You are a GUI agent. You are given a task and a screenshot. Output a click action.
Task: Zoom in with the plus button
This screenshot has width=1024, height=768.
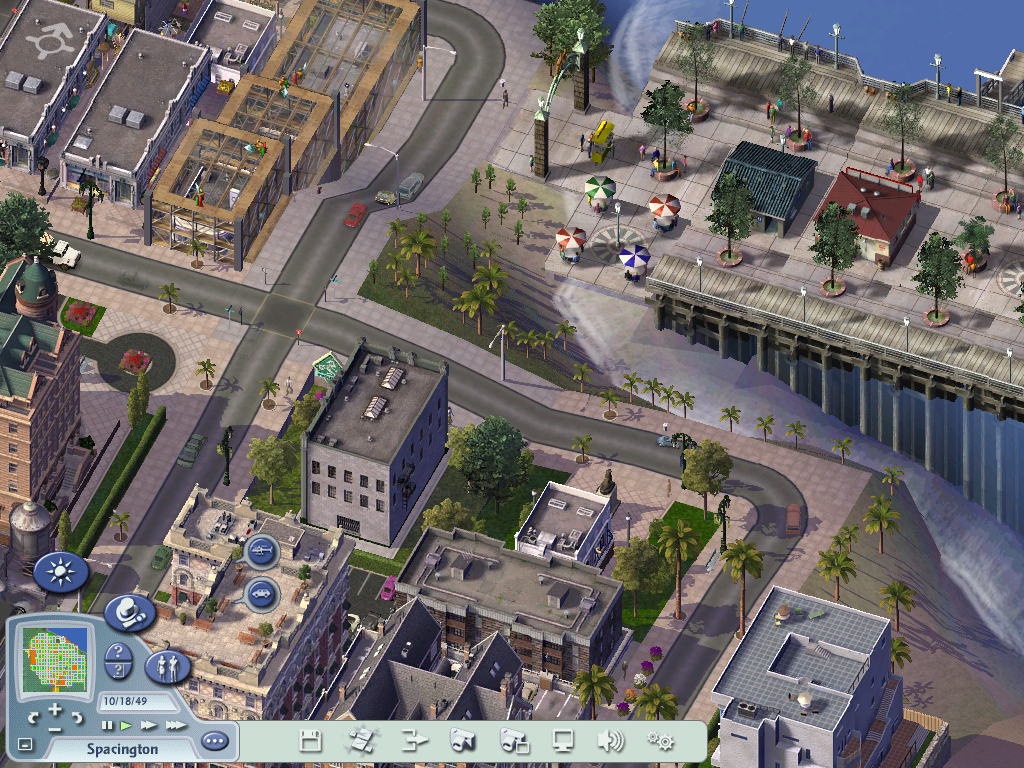point(55,710)
